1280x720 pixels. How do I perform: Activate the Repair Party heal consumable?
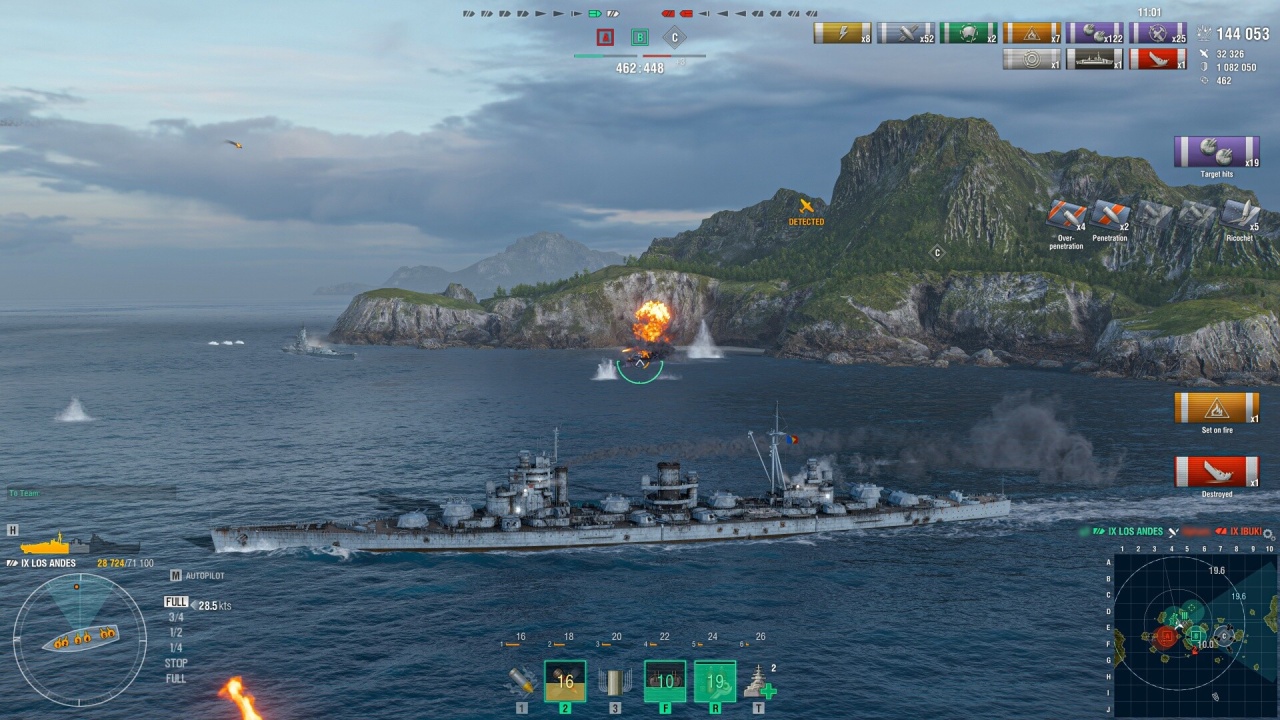tap(759, 682)
